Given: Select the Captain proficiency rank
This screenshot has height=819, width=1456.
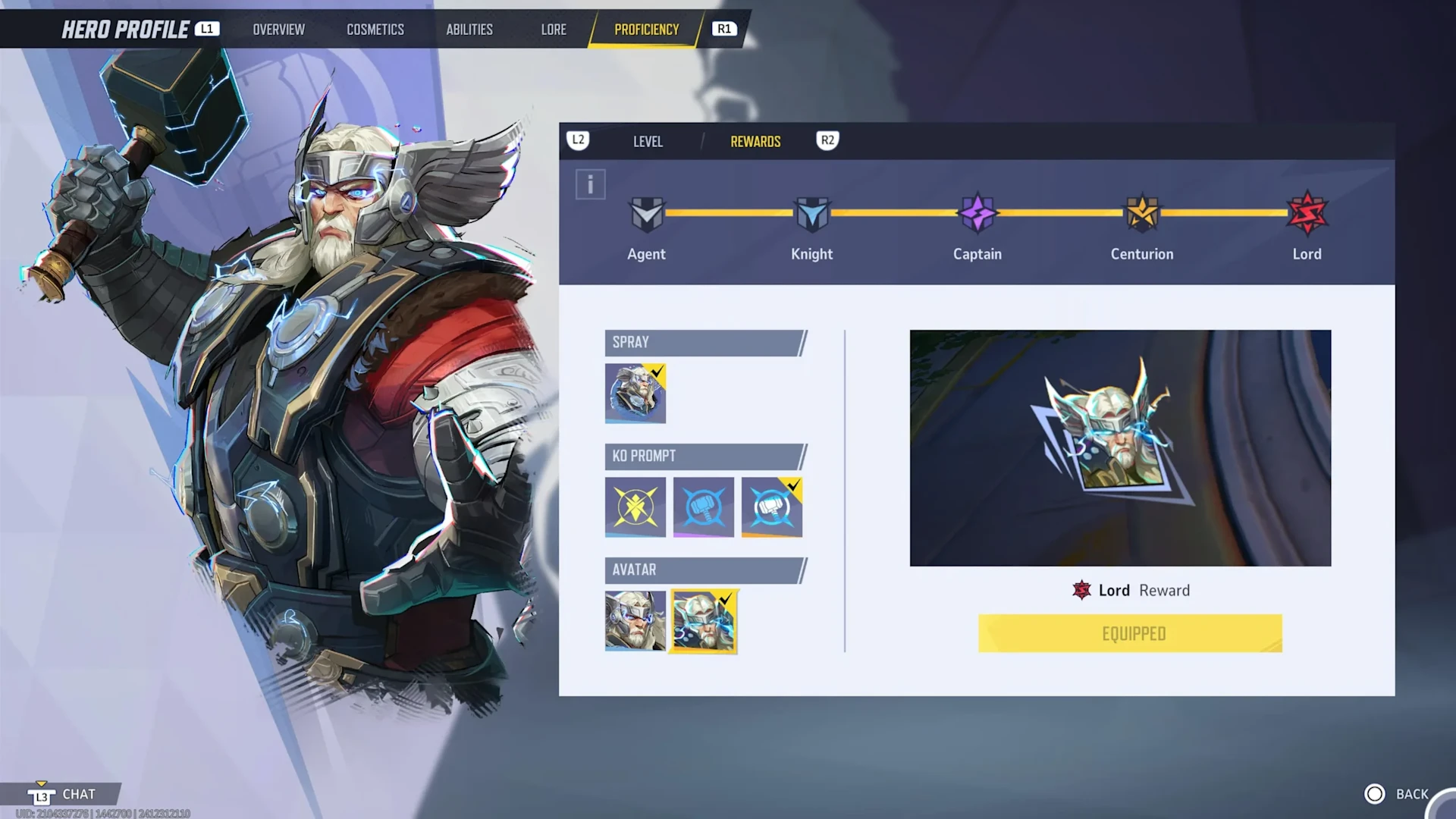Looking at the screenshot, I should point(977,215).
